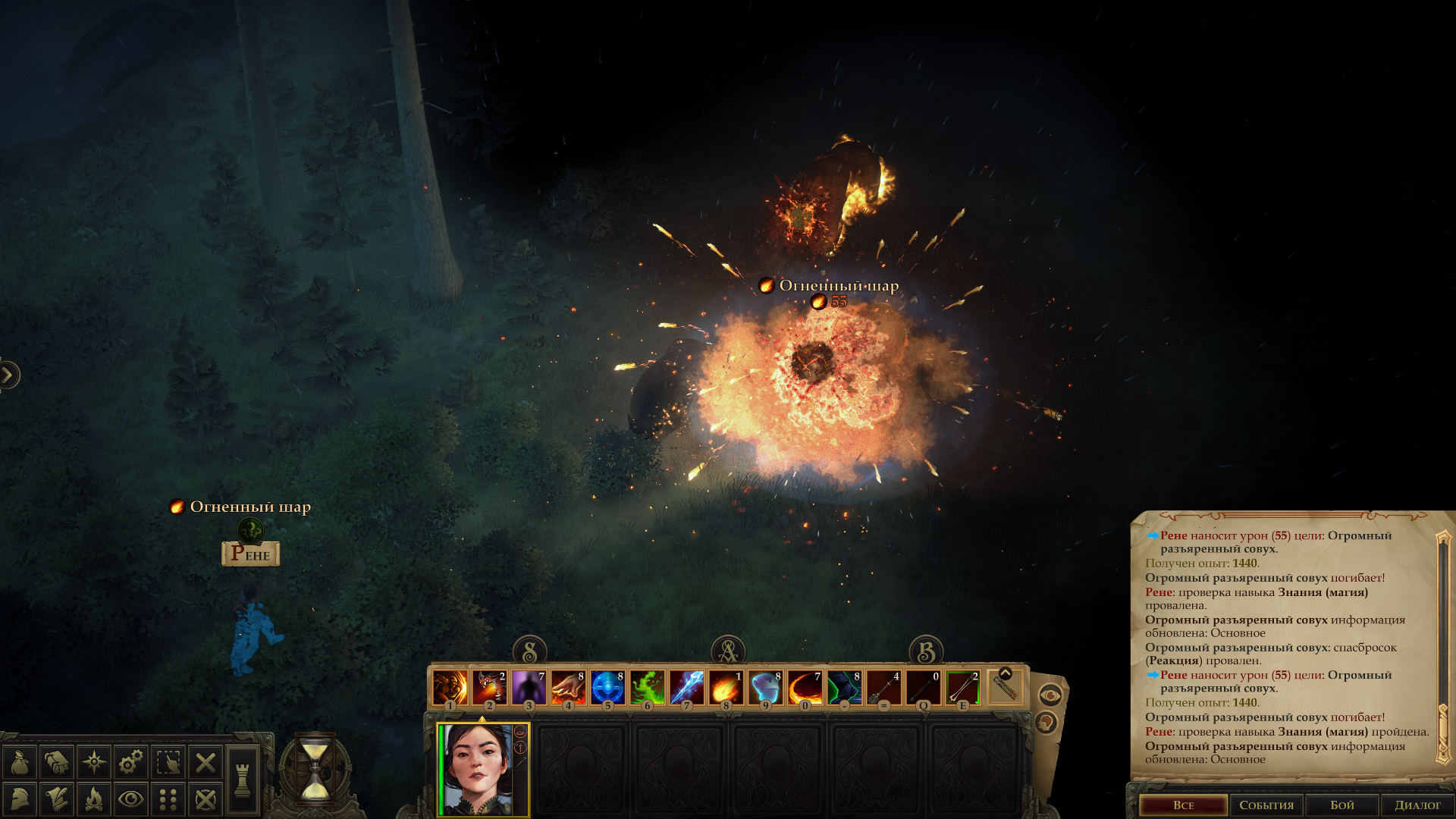1456x819 pixels.
Task: Show the Все log tab
Action: pyautogui.click(x=1183, y=805)
